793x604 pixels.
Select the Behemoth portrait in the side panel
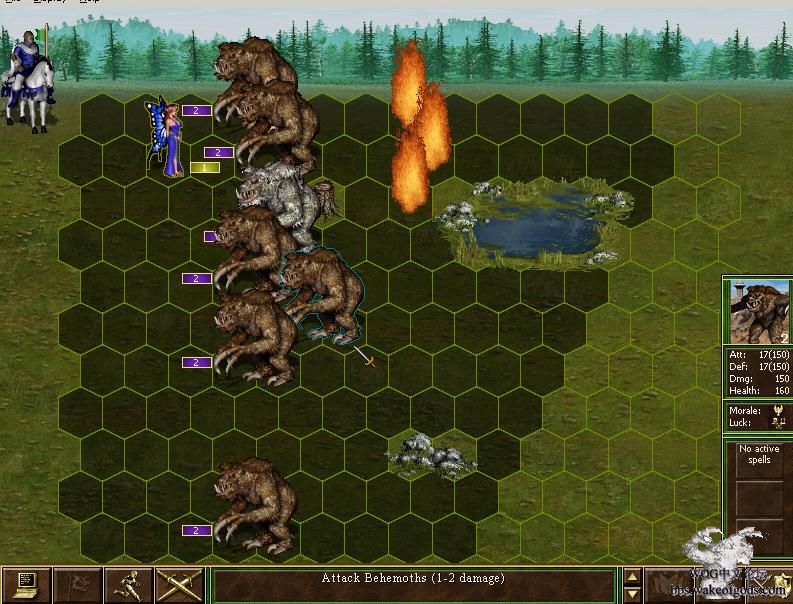coord(757,311)
